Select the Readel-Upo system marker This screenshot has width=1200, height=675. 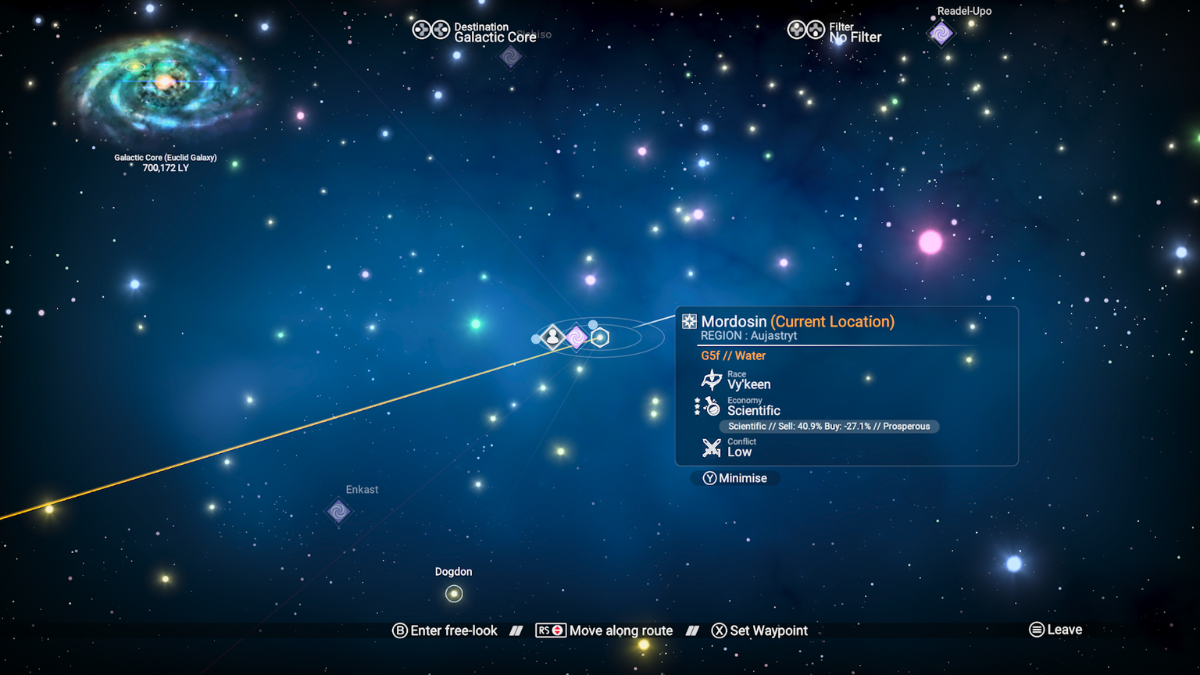pos(941,33)
